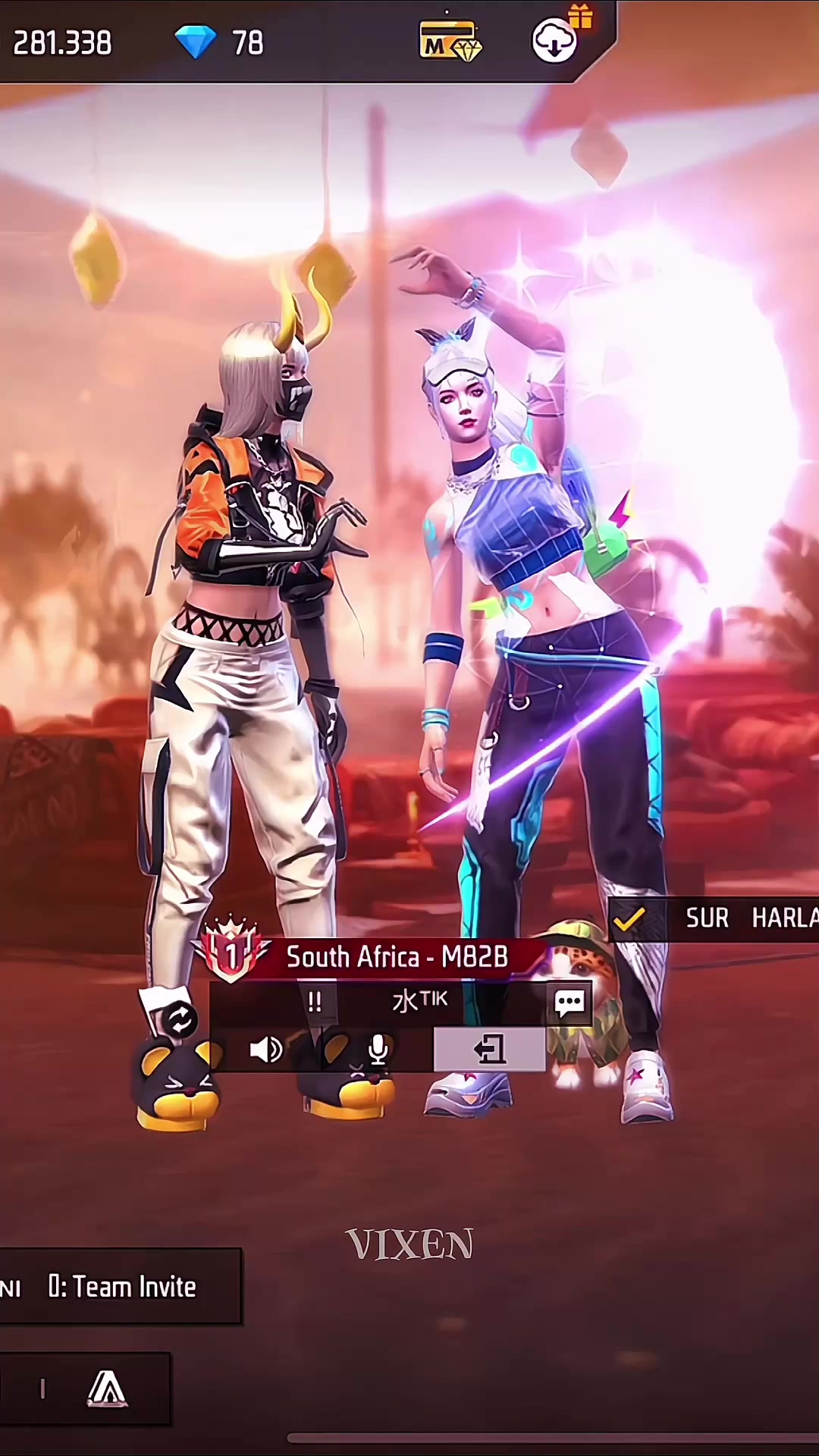
Task: Click the triangular logo button
Action: 107,1389
